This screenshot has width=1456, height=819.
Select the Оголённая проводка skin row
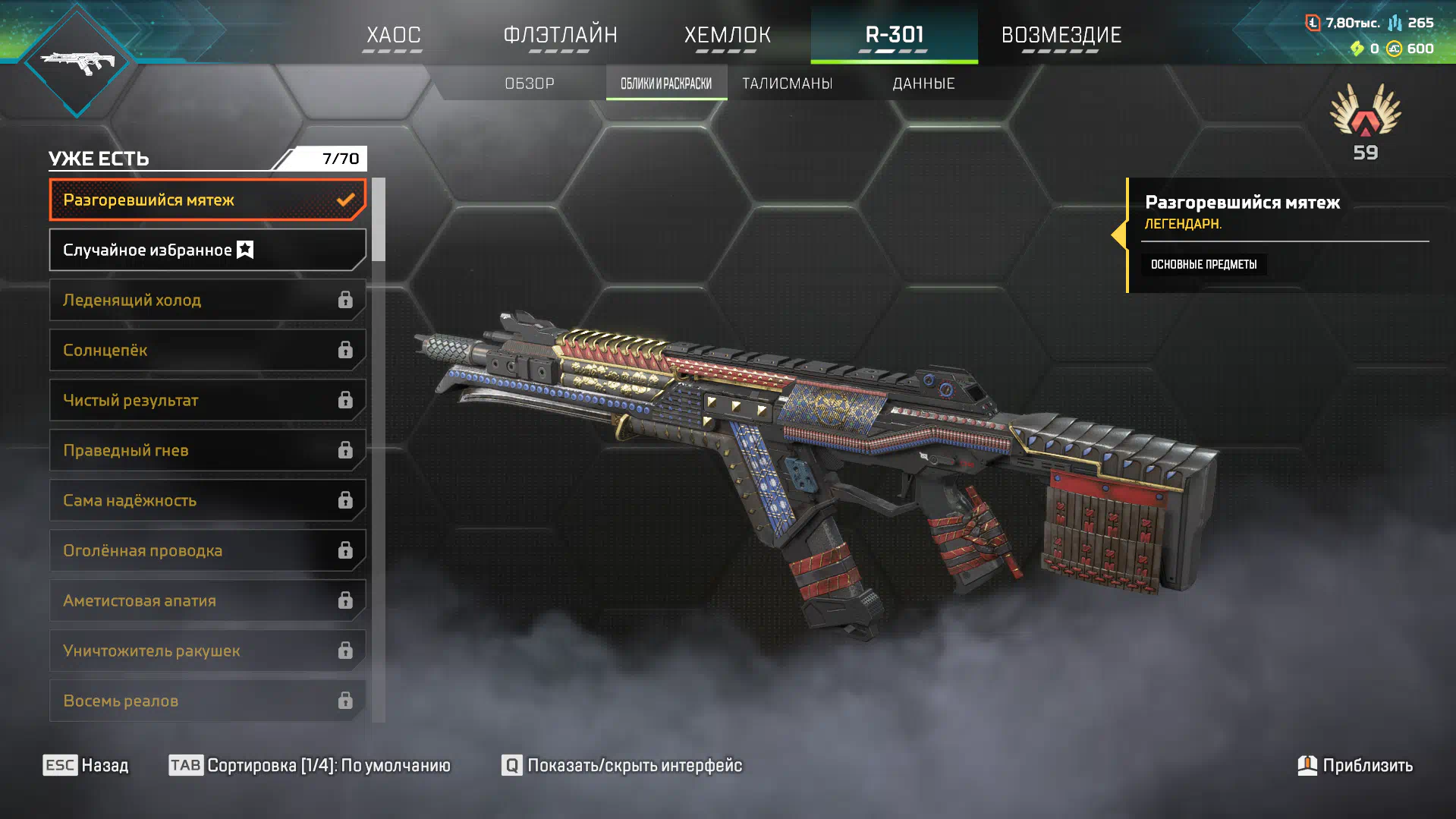(207, 551)
